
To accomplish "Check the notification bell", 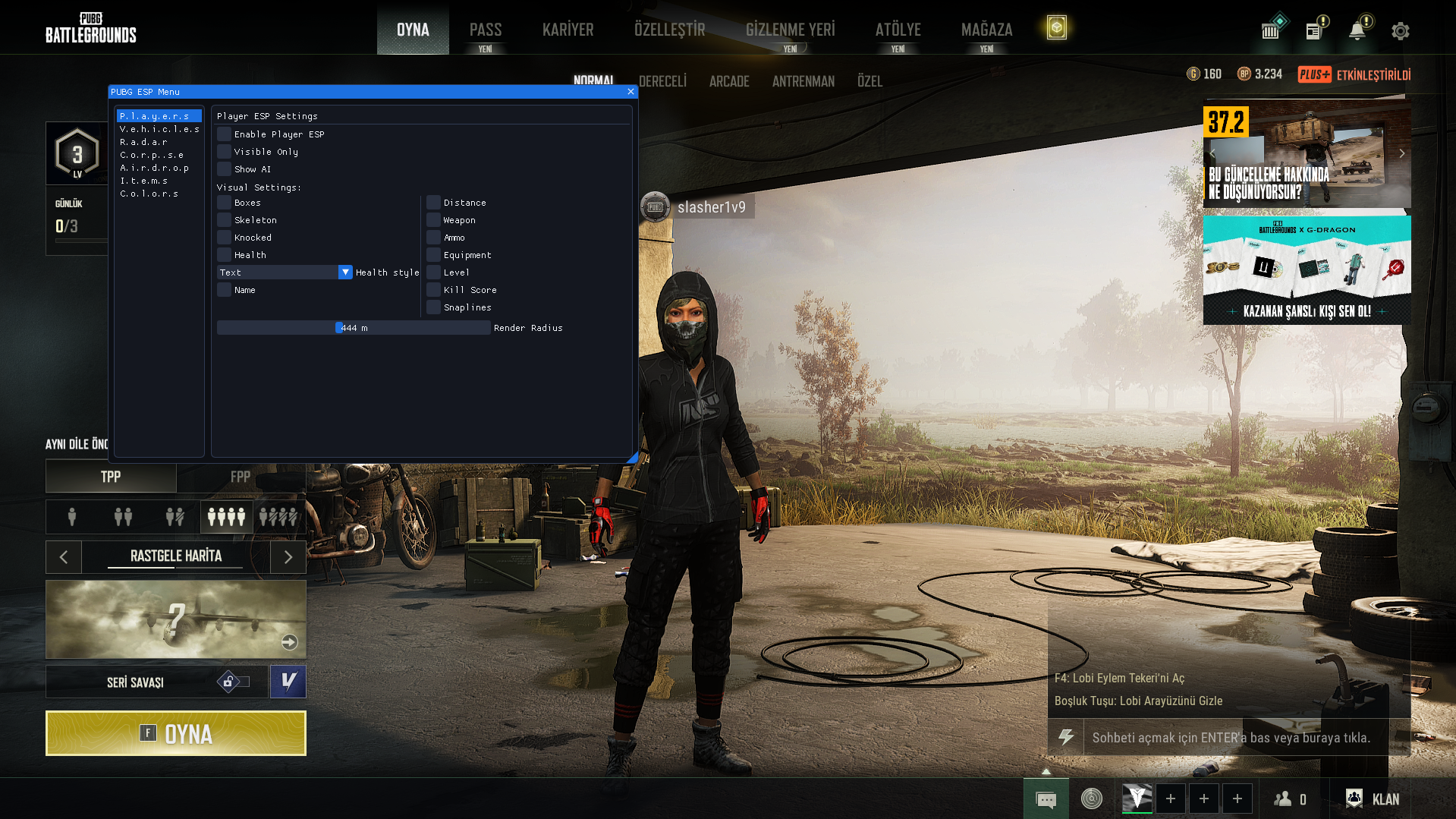I will click(1357, 31).
